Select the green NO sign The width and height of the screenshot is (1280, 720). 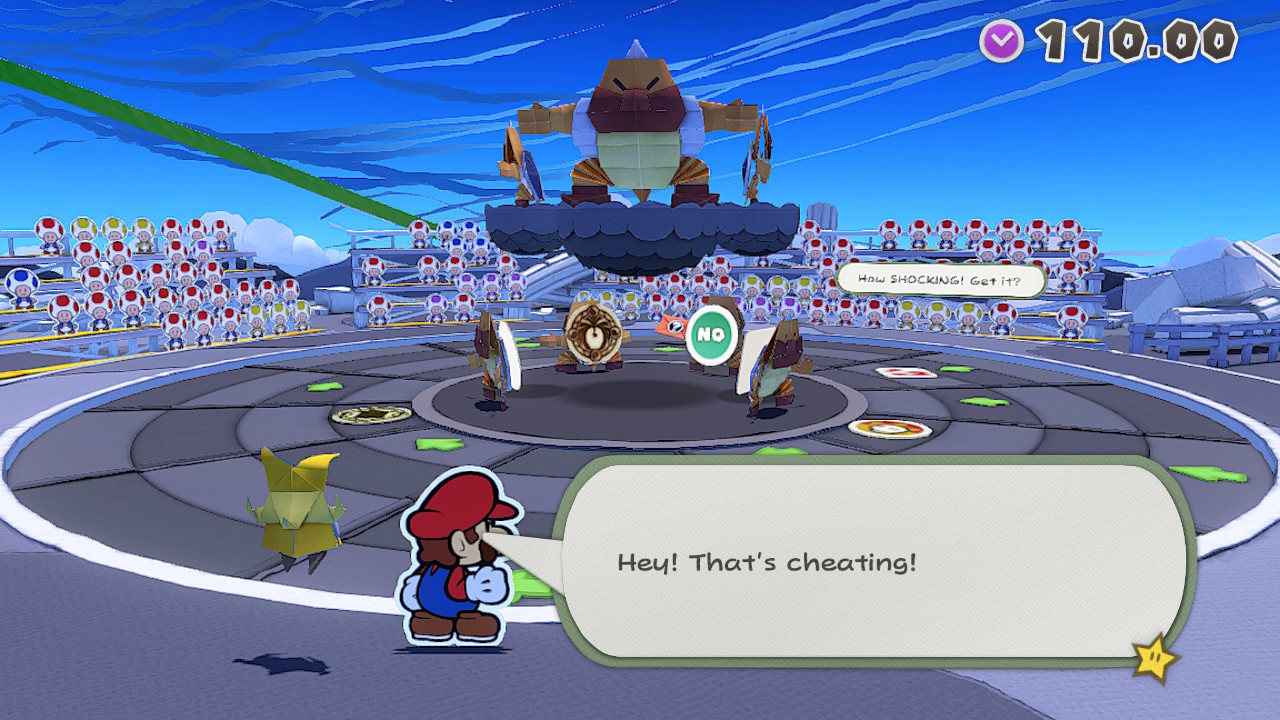[x=711, y=335]
